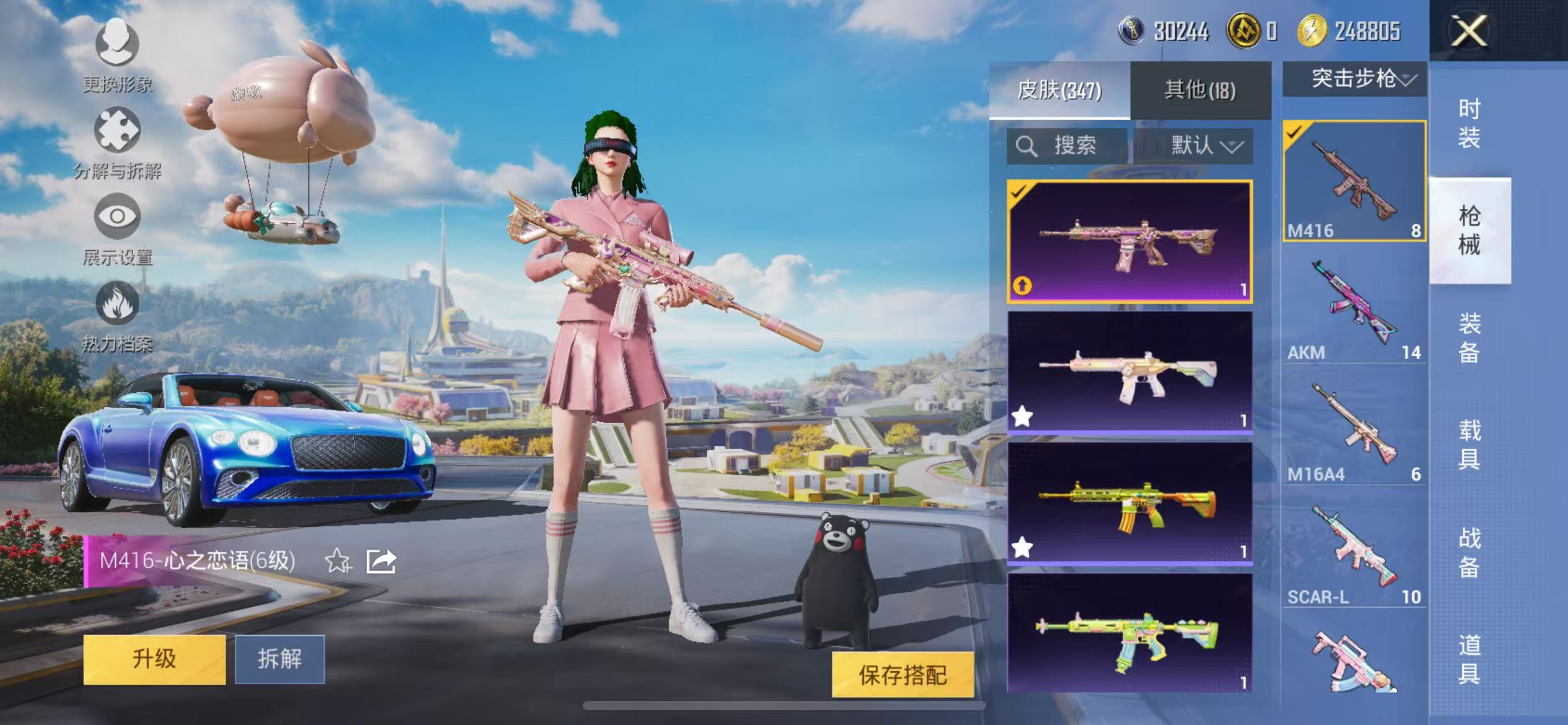Click the 升级 upgrade button
This screenshot has height=725, width=1568.
(x=154, y=659)
